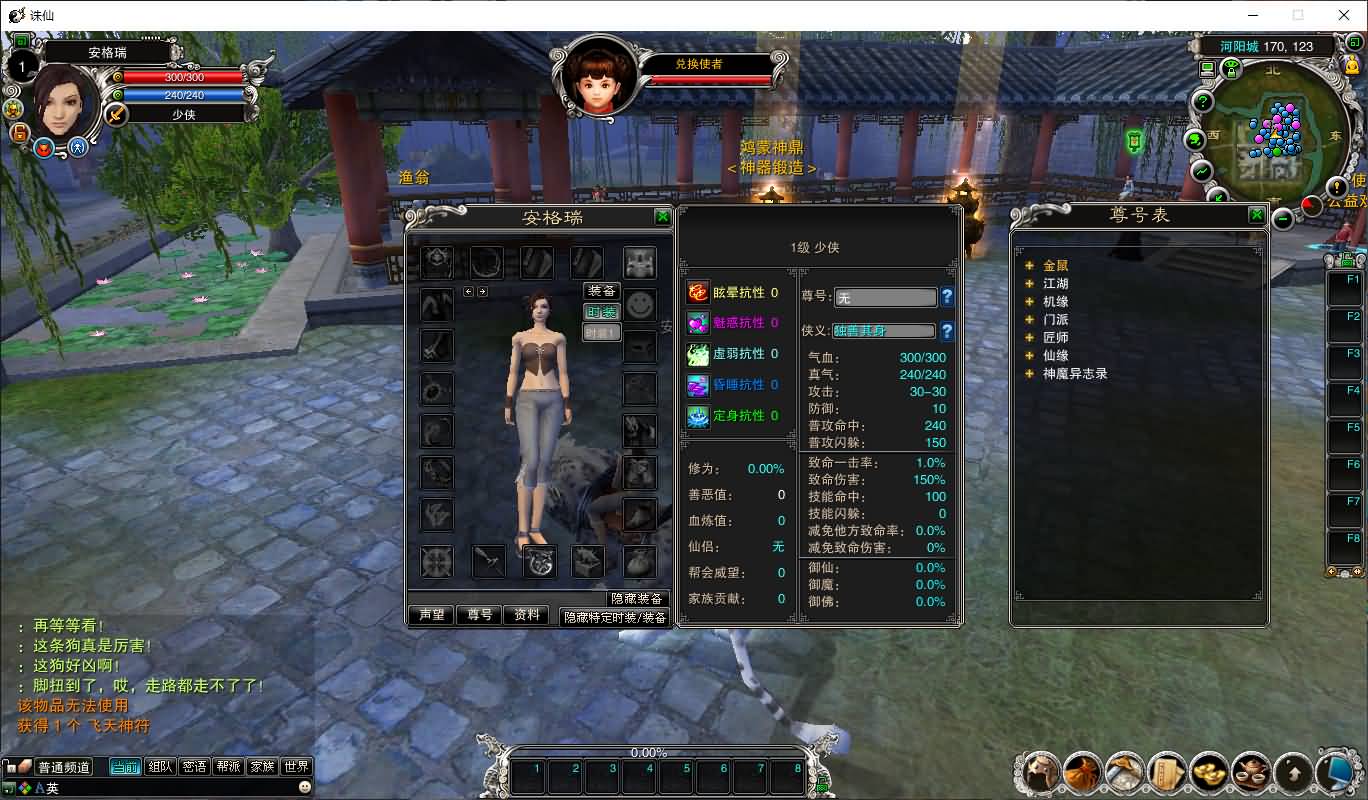Click the help icon beside 尊号 field
Image resolution: width=1368 pixels, height=800 pixels.
(x=947, y=297)
